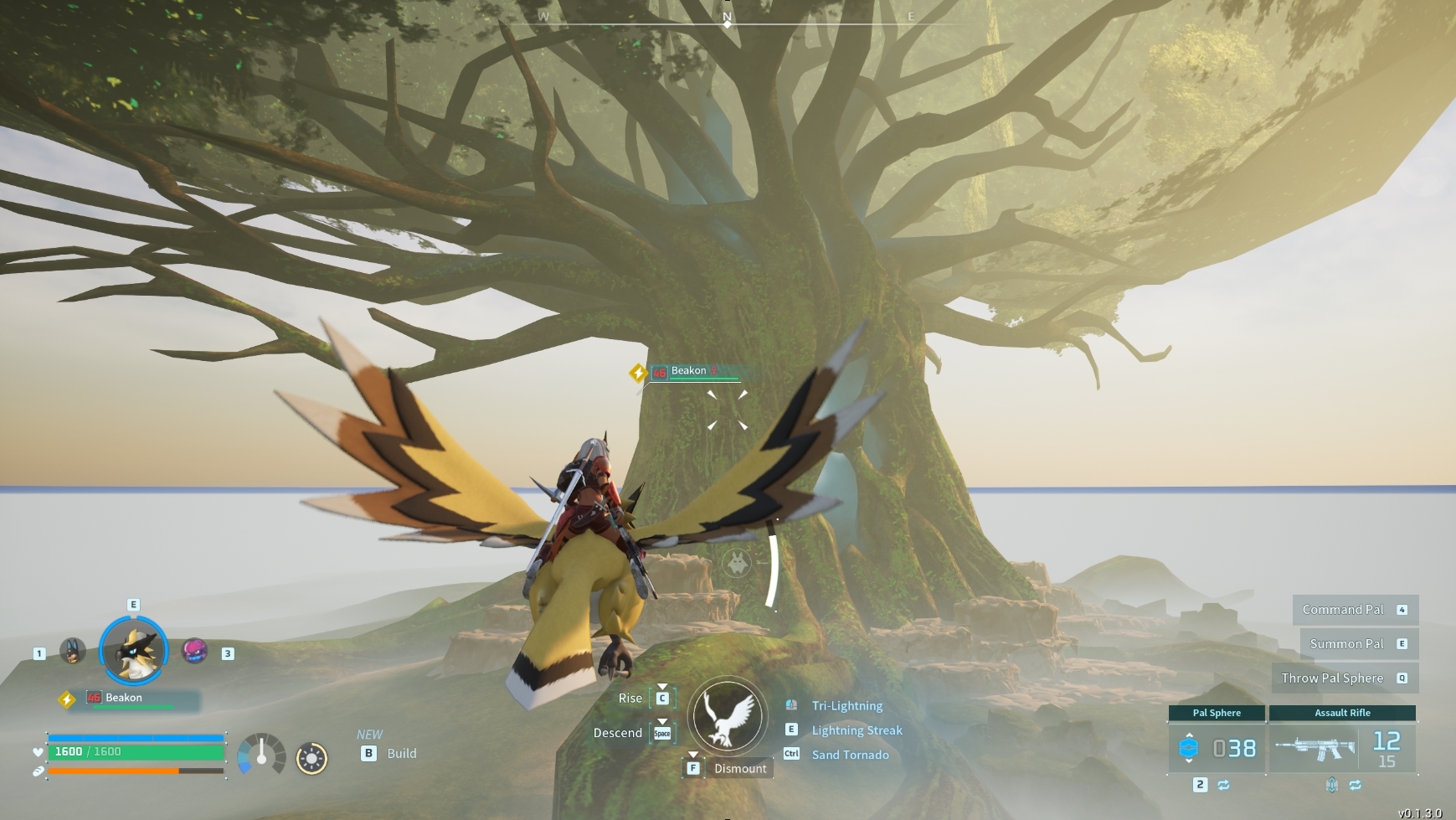Image resolution: width=1456 pixels, height=820 pixels.
Task: Switch to the Pal Sphere tab
Action: [1218, 713]
